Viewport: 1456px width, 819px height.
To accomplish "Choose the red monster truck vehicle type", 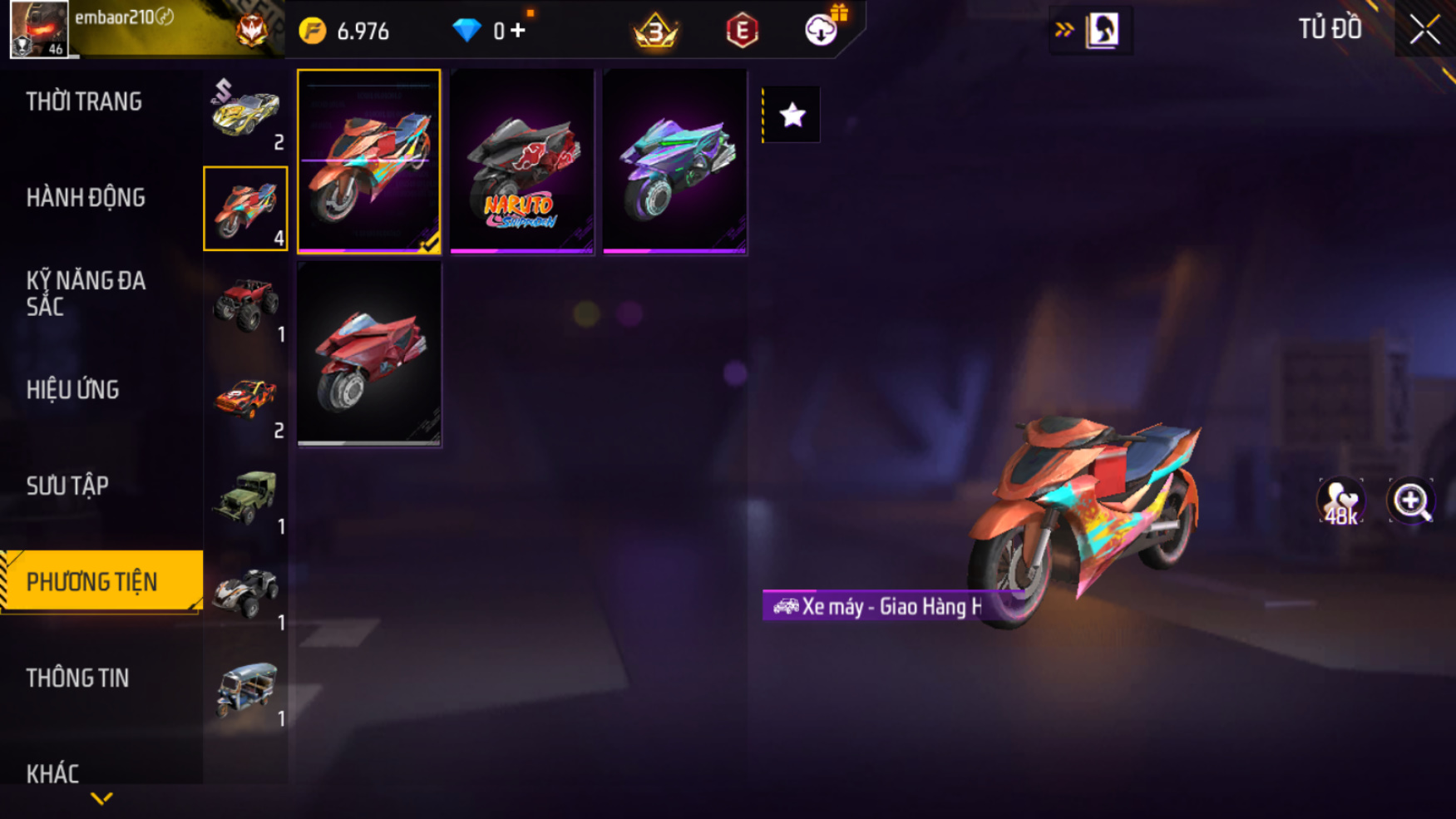I will pos(245,305).
